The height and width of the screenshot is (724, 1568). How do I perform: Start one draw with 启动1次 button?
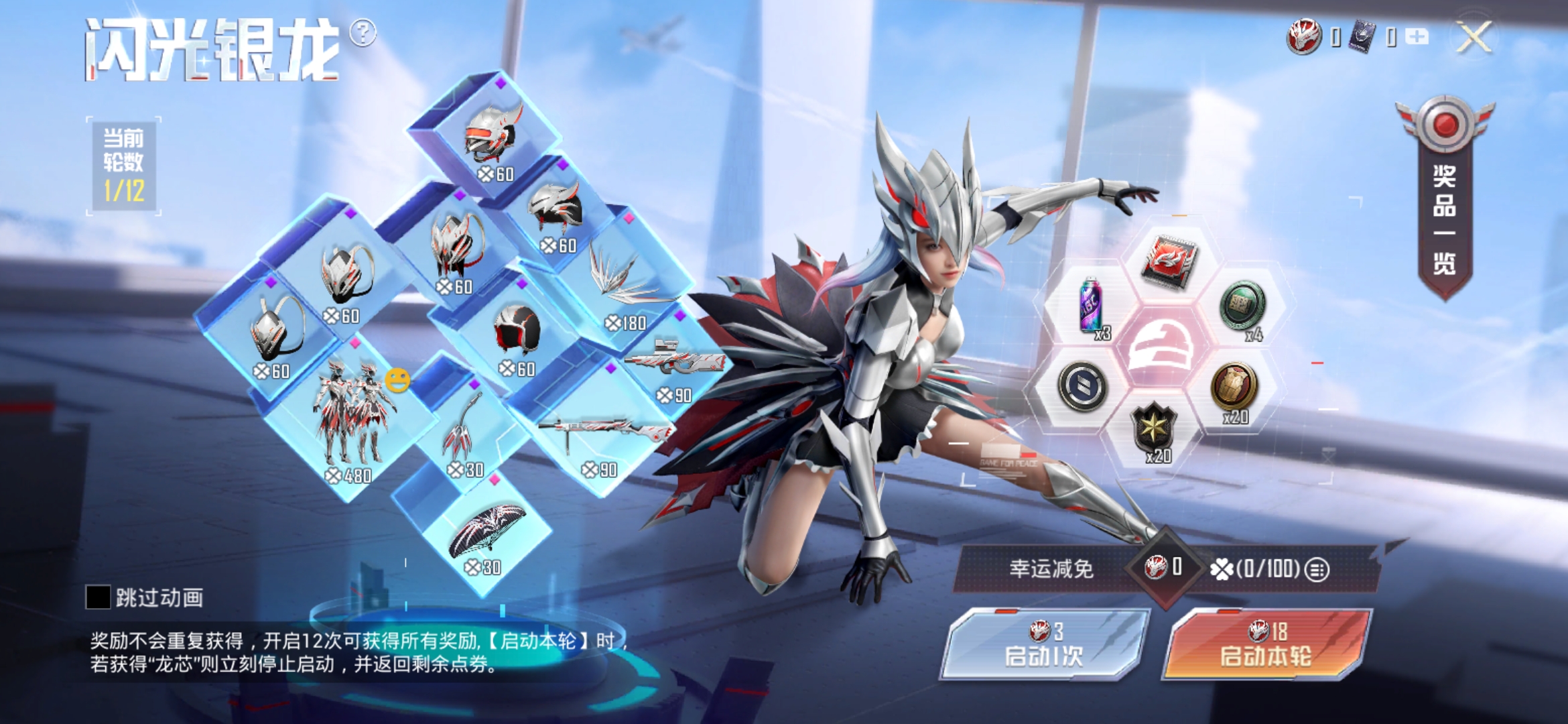[x=1043, y=645]
